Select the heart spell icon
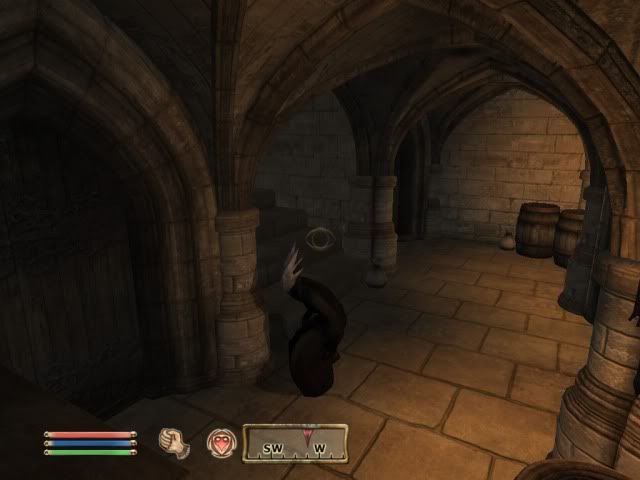640x480 pixels. click(220, 443)
